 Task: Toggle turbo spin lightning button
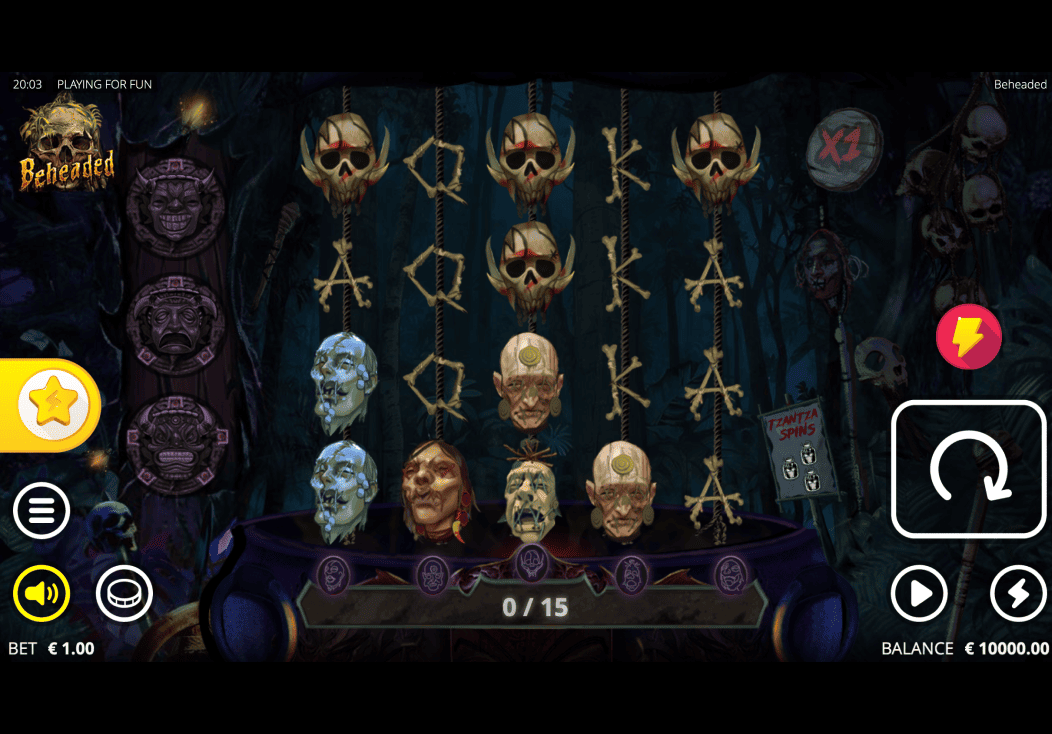[1018, 594]
